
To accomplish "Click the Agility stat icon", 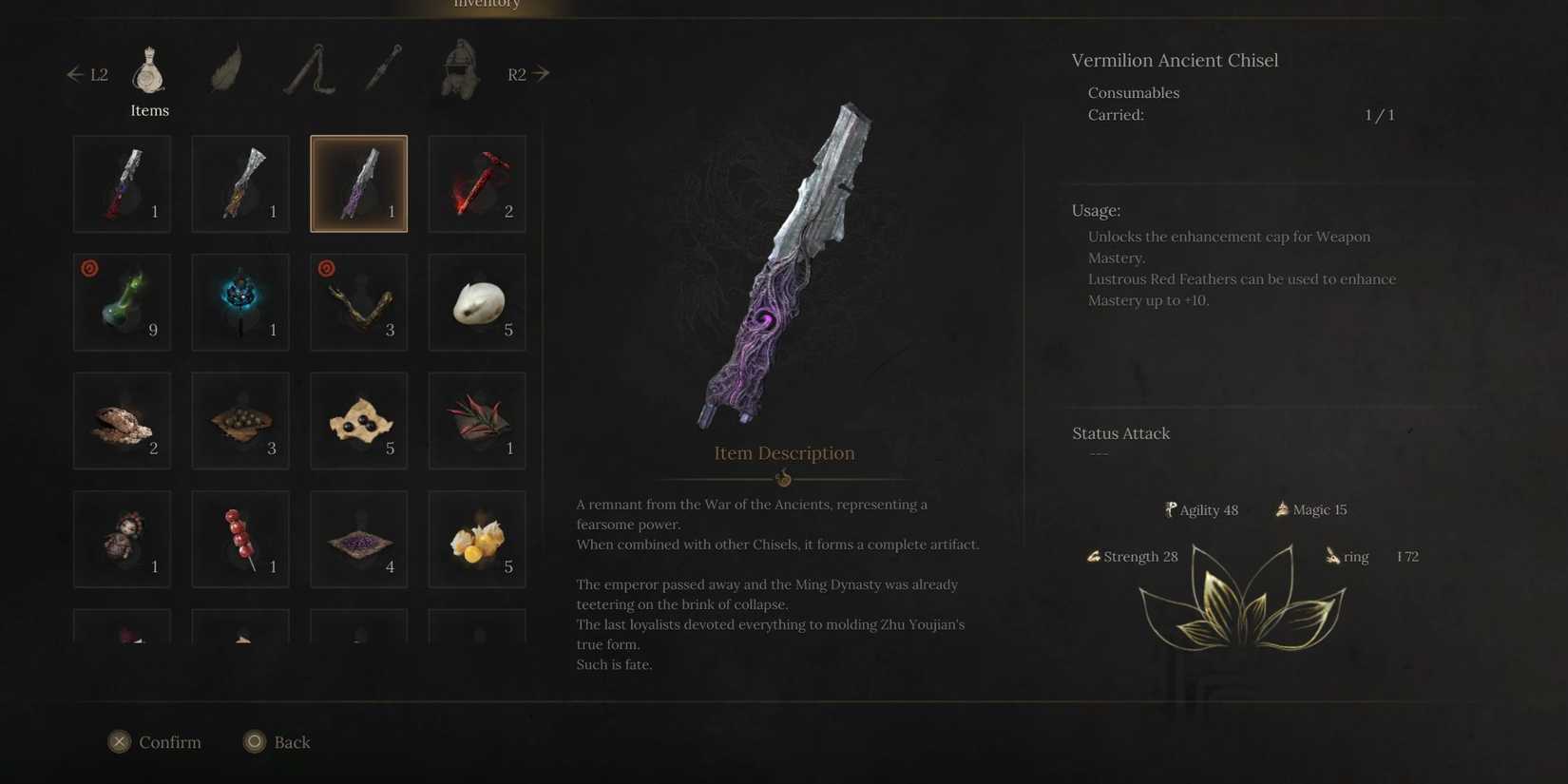I will point(1169,509).
